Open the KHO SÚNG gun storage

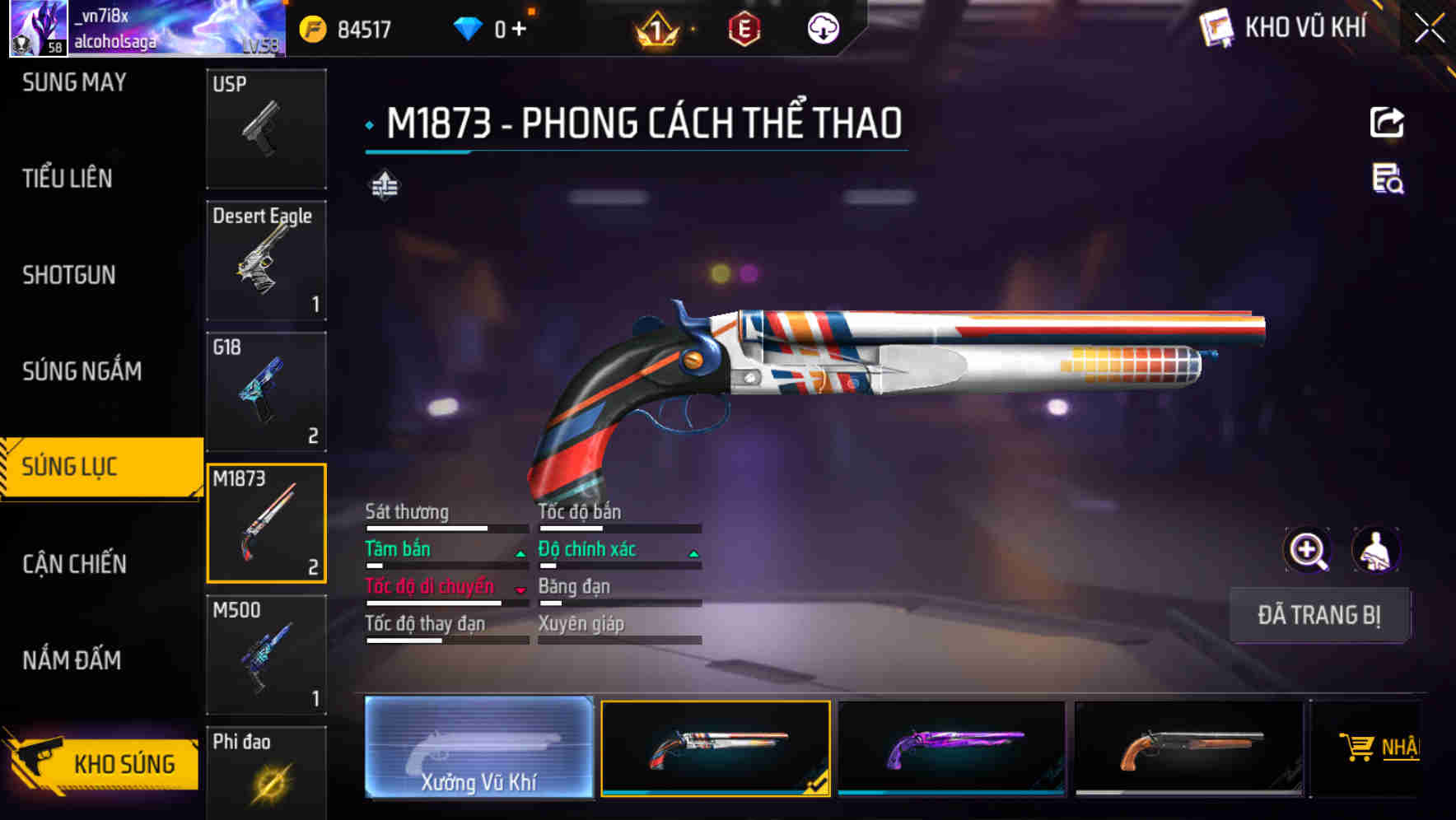pyautogui.click(x=102, y=762)
